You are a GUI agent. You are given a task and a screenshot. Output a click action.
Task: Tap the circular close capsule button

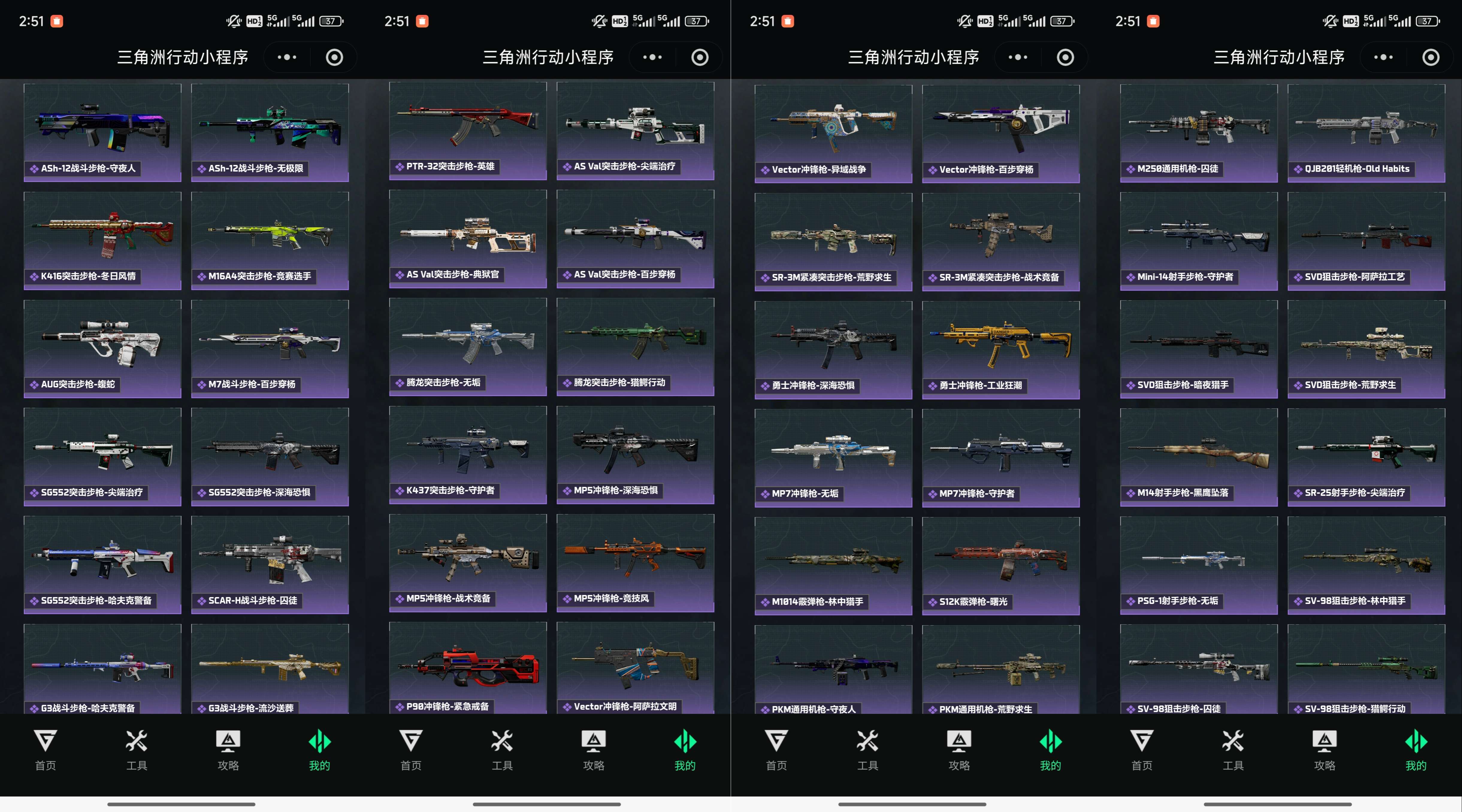pyautogui.click(x=334, y=57)
